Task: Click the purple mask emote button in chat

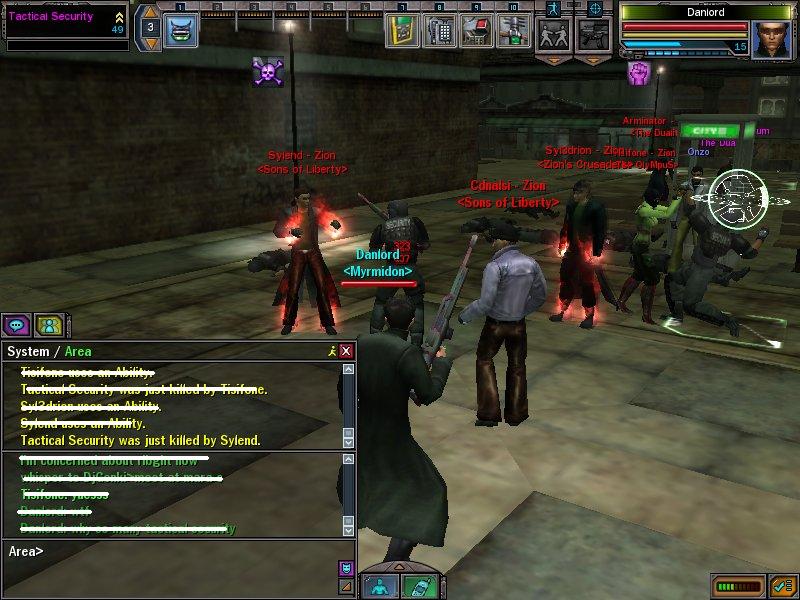Action: (347, 568)
